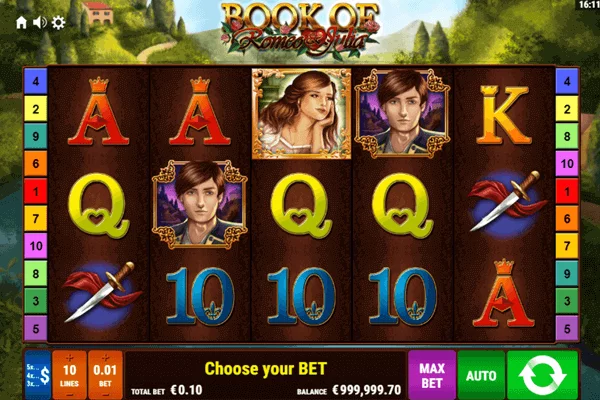
Task: Toggle the sound speaker icon
Action: (40, 21)
